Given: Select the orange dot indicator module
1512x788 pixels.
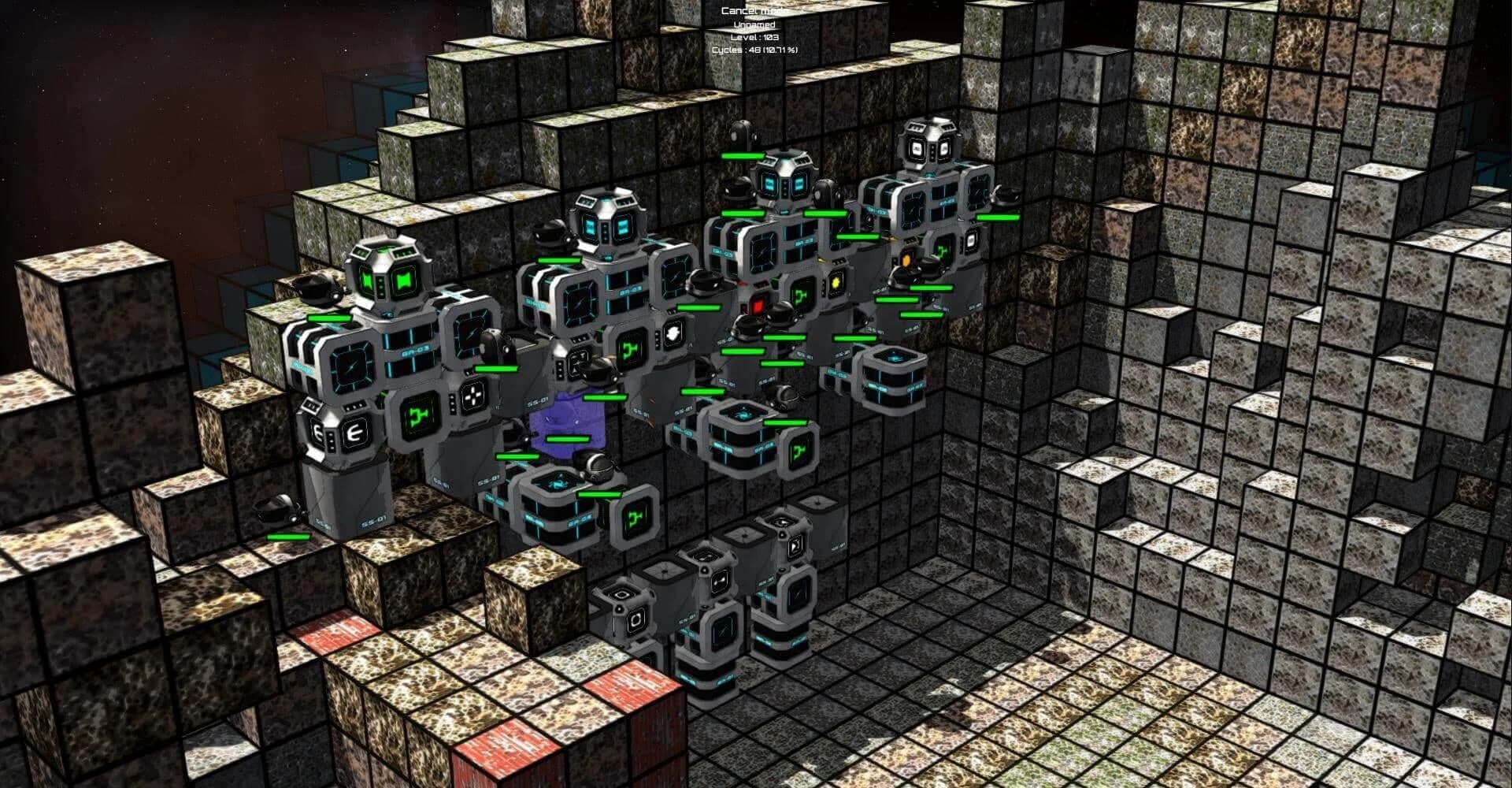Looking at the screenshot, I should [906, 258].
